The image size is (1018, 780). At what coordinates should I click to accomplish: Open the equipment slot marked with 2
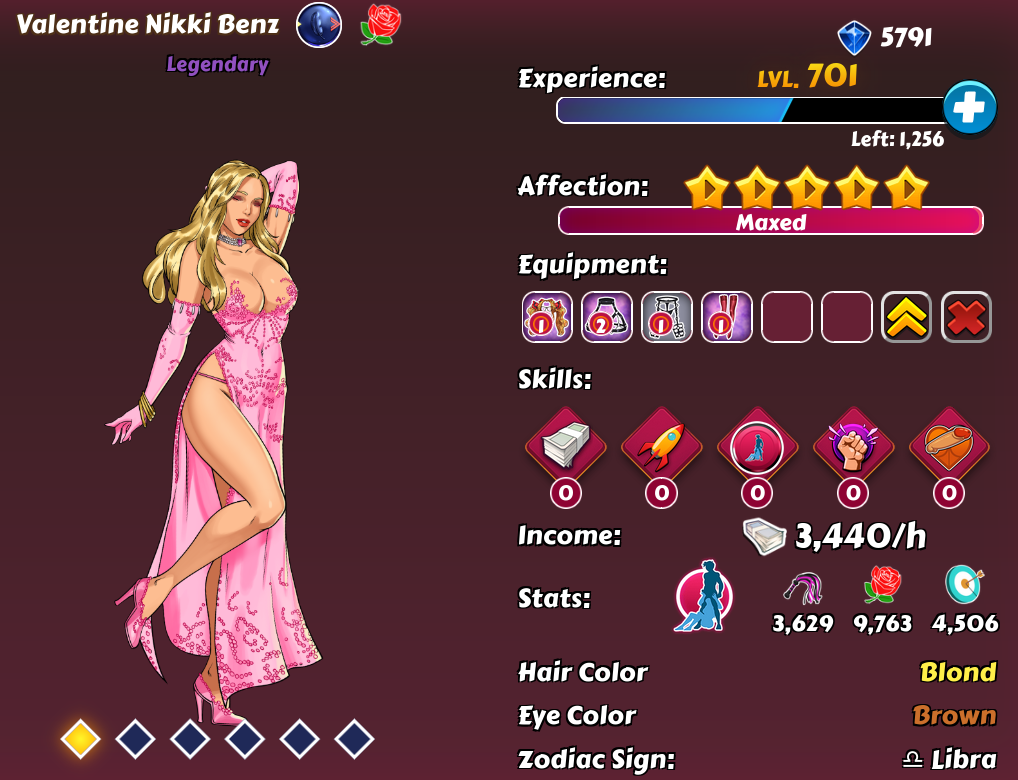coord(607,317)
